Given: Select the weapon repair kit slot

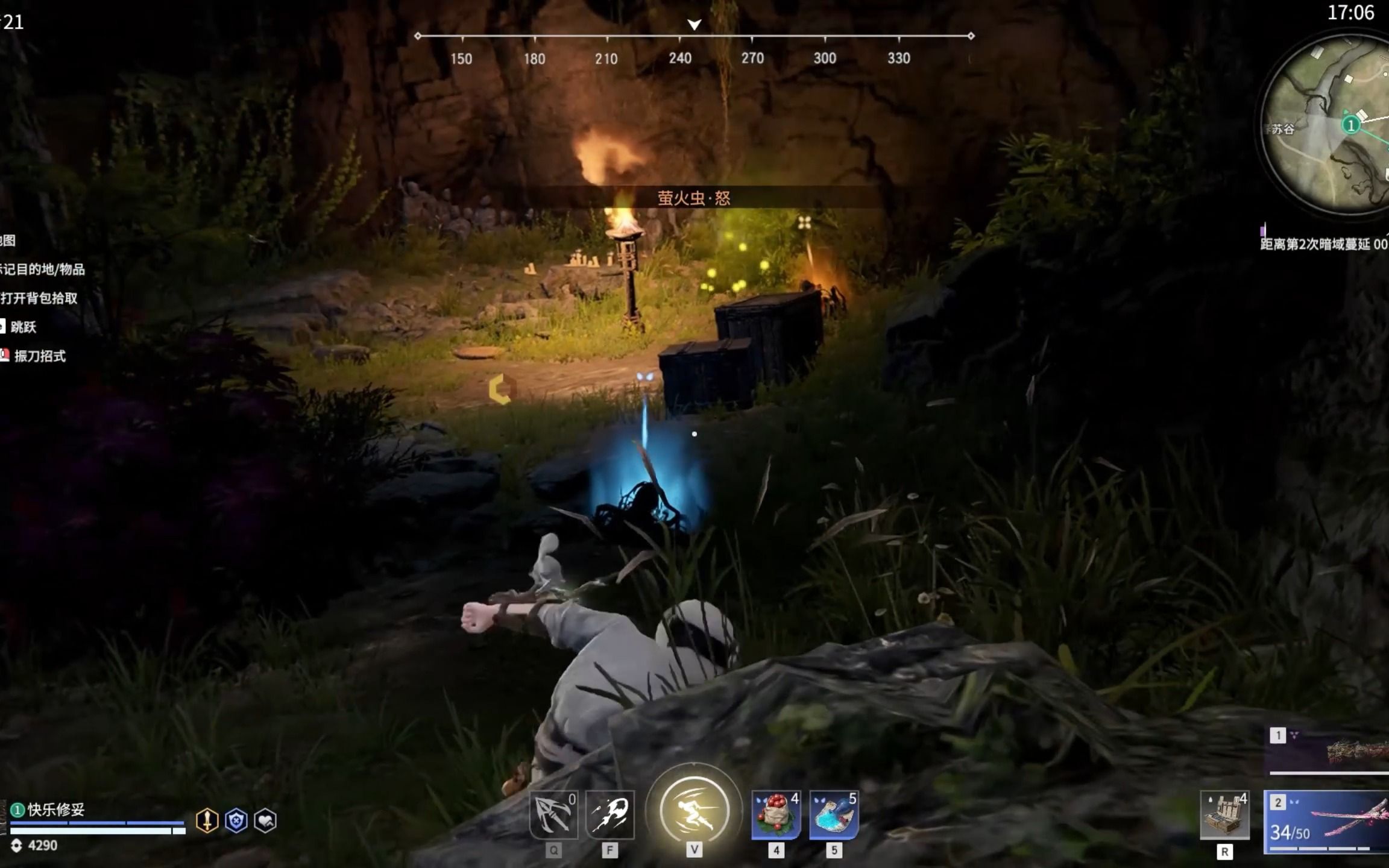Looking at the screenshot, I should pyautogui.click(x=1224, y=816).
